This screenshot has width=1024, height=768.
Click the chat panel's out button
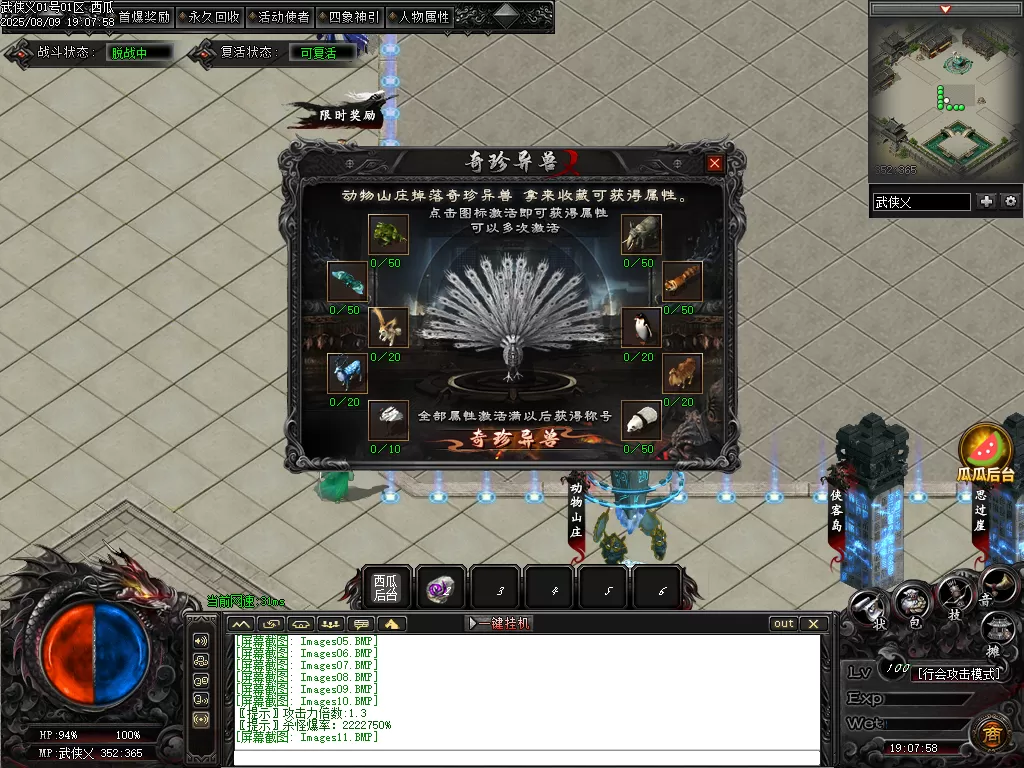click(784, 623)
